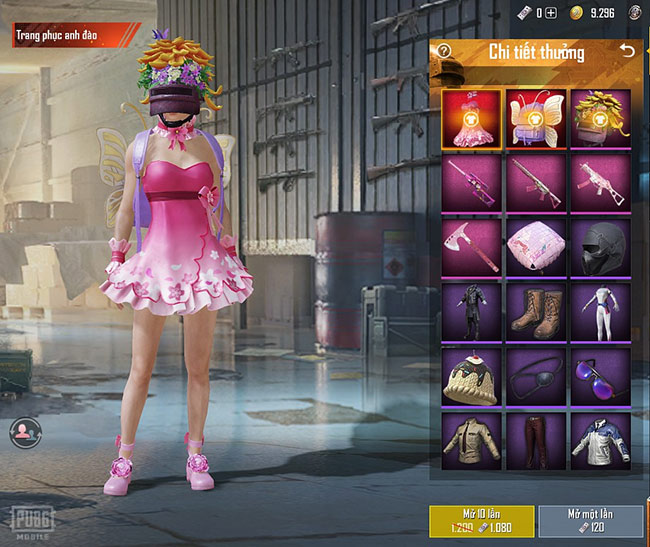Toggle the character preview icon
The image size is (650, 547).
coord(23,431)
